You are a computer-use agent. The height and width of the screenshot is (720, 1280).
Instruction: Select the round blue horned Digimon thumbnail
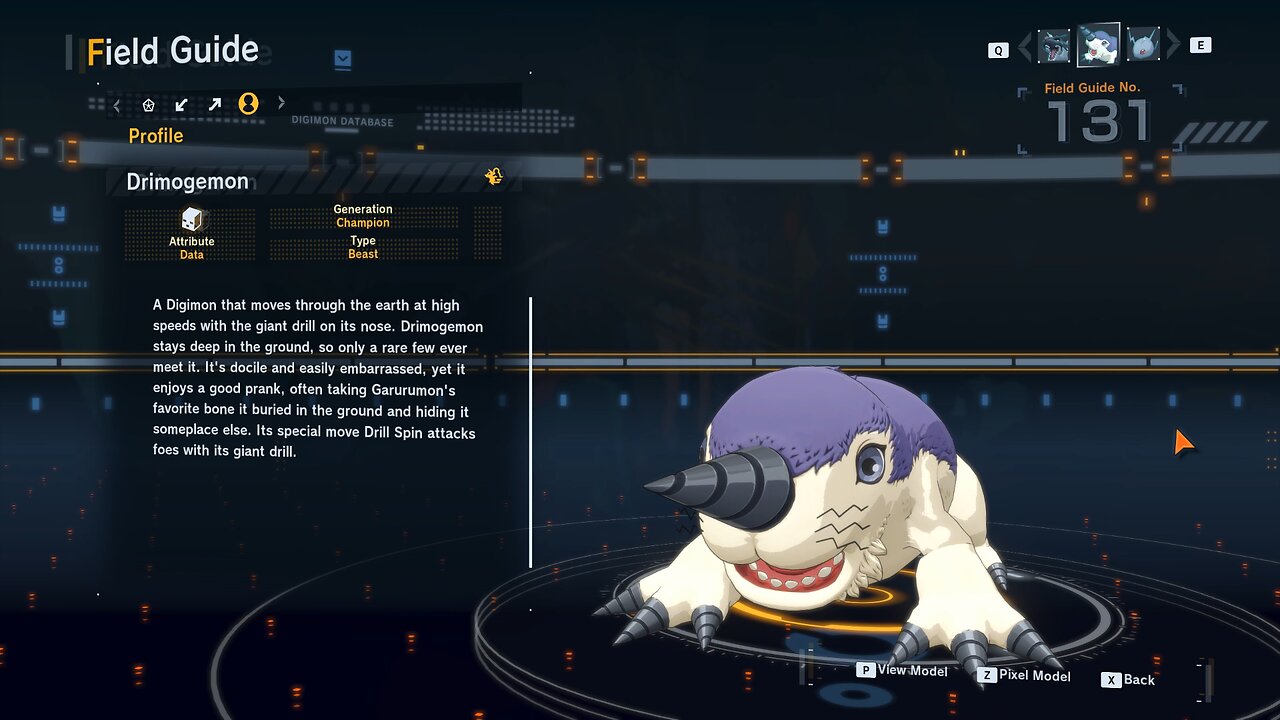click(x=1142, y=45)
